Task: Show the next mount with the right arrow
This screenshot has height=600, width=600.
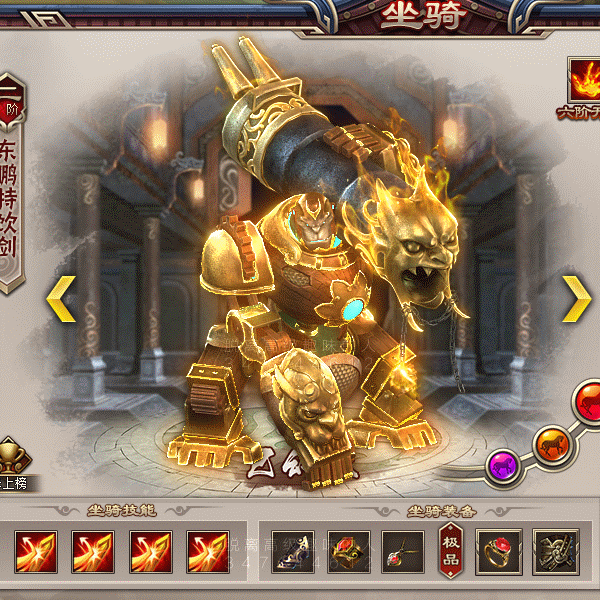Action: [576, 298]
